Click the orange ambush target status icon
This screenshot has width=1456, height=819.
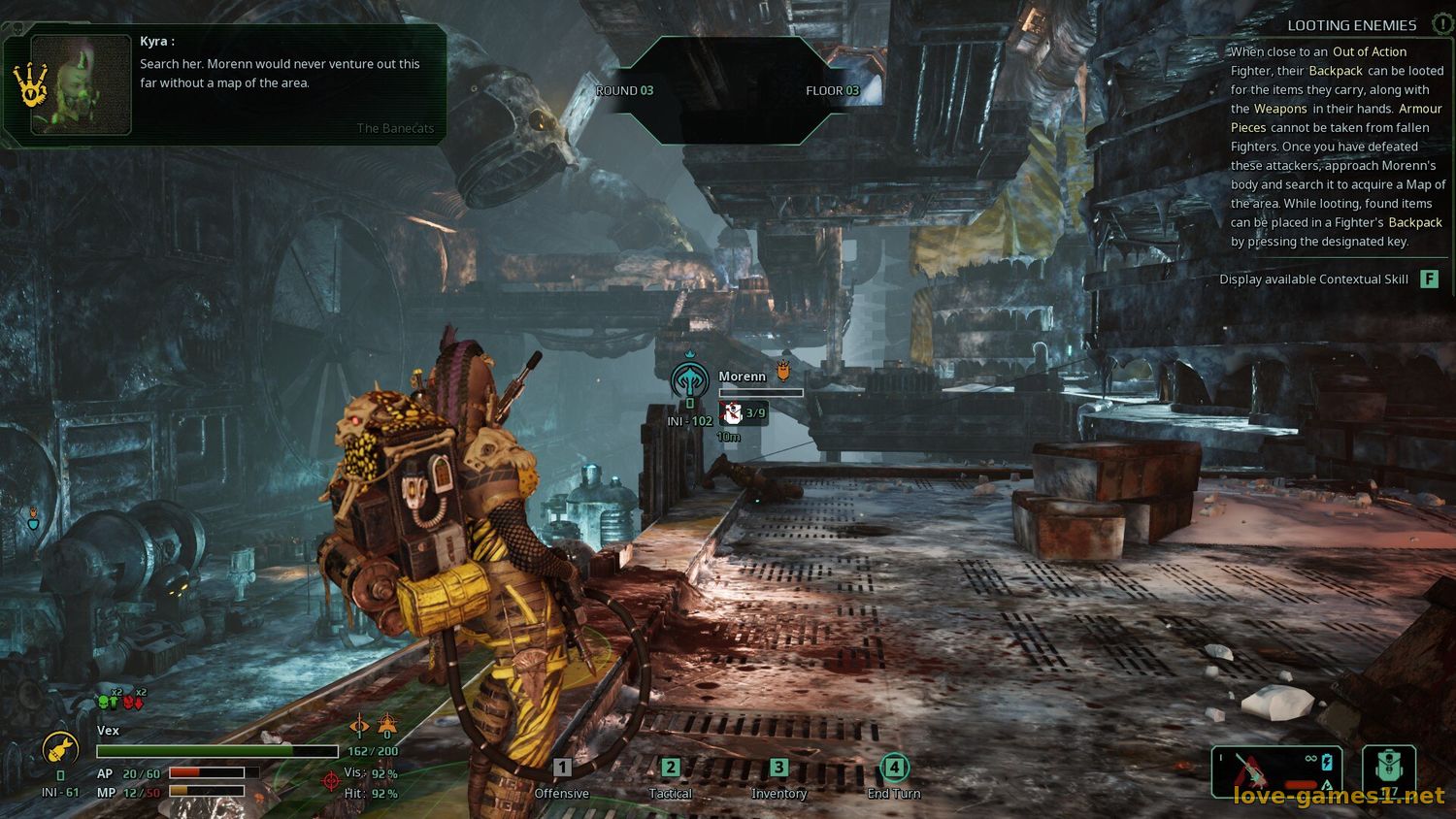point(387,724)
